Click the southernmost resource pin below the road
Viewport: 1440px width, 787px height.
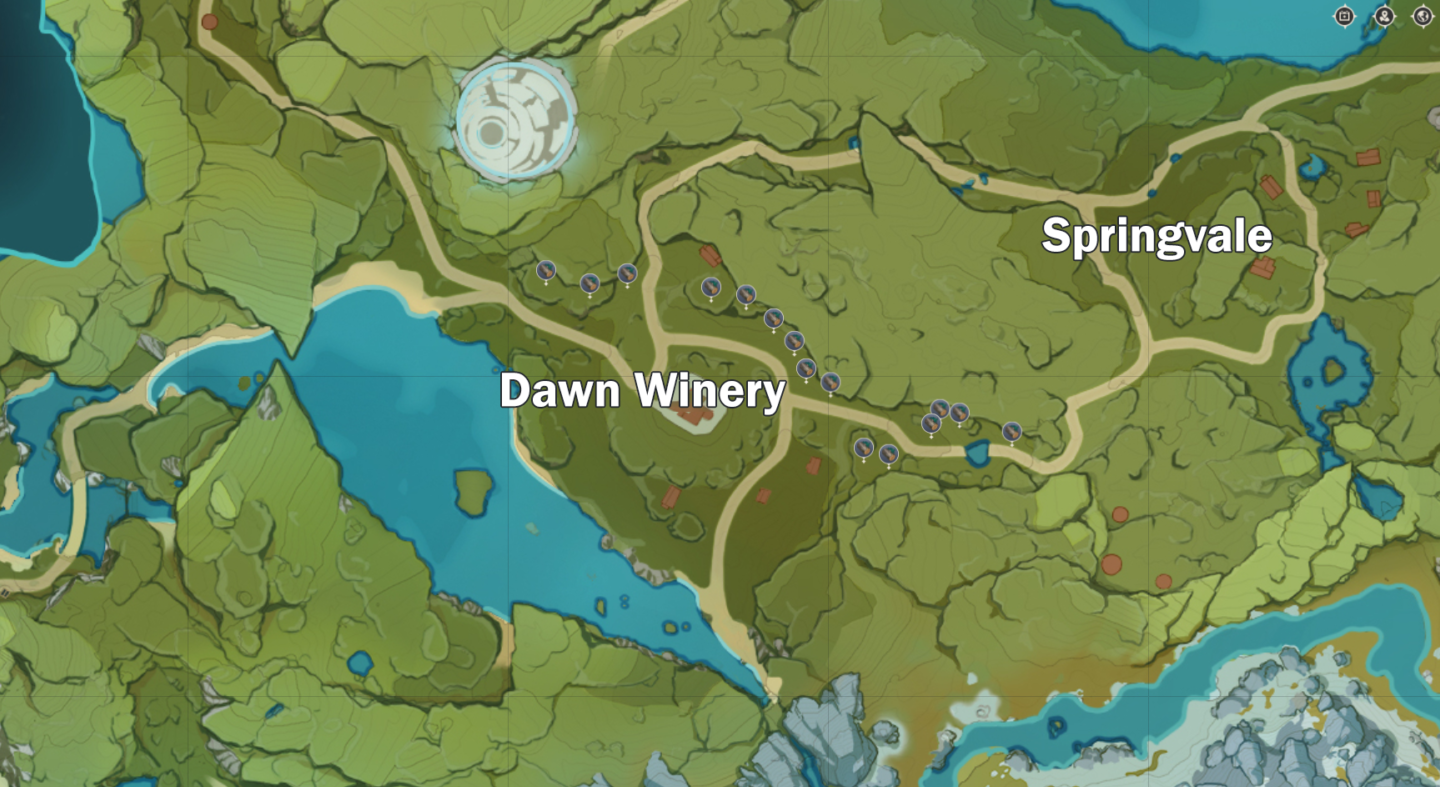tap(889, 452)
